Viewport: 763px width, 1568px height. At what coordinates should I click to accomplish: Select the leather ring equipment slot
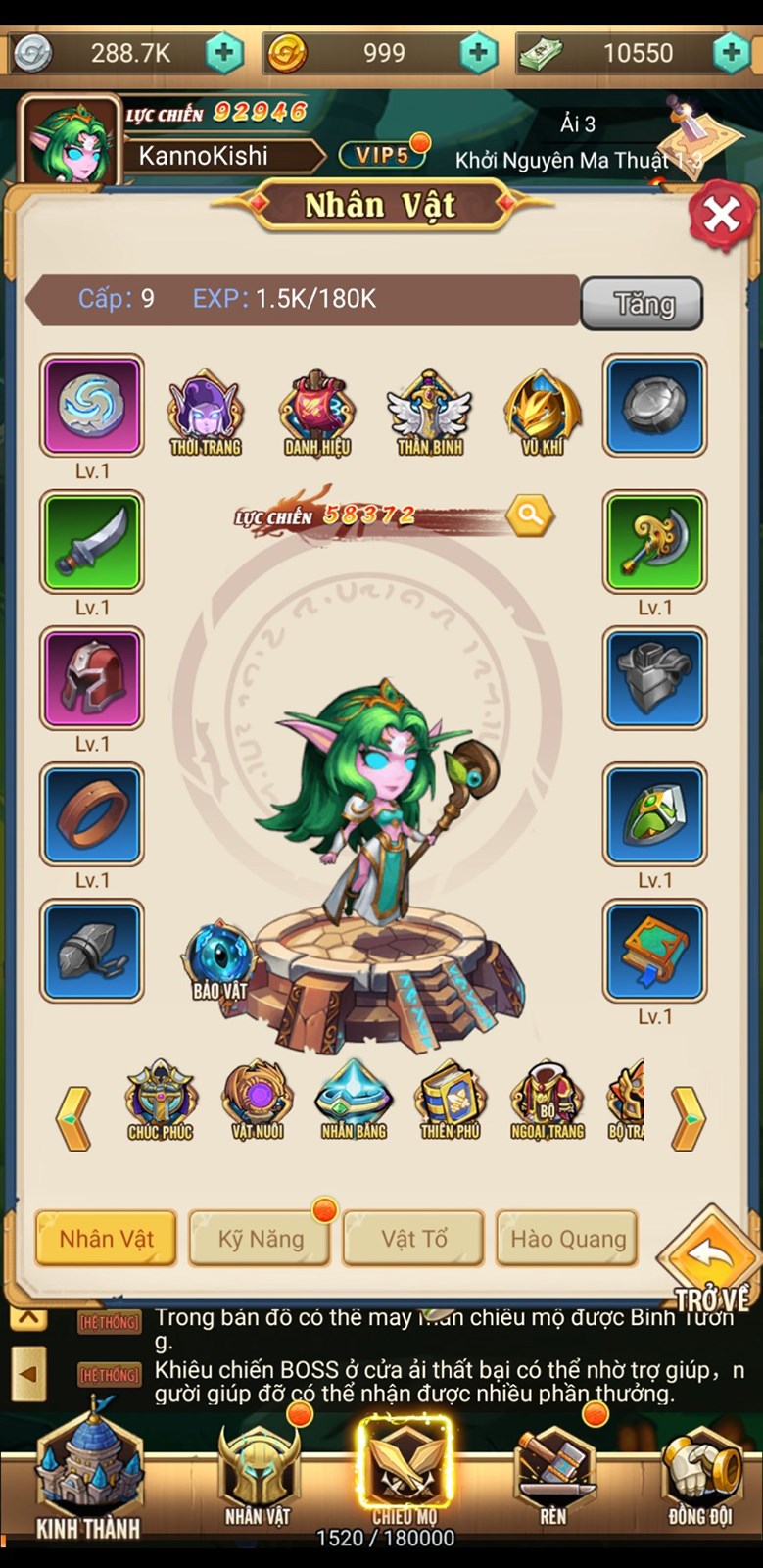point(92,813)
